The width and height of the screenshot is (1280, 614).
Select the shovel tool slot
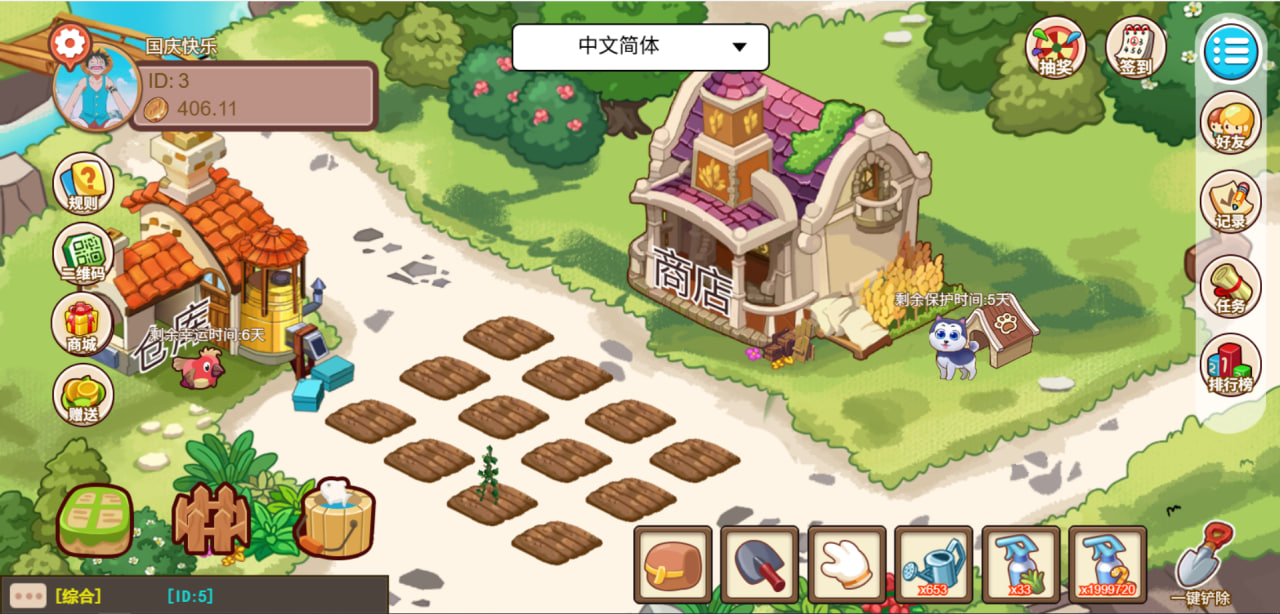pyautogui.click(x=759, y=565)
